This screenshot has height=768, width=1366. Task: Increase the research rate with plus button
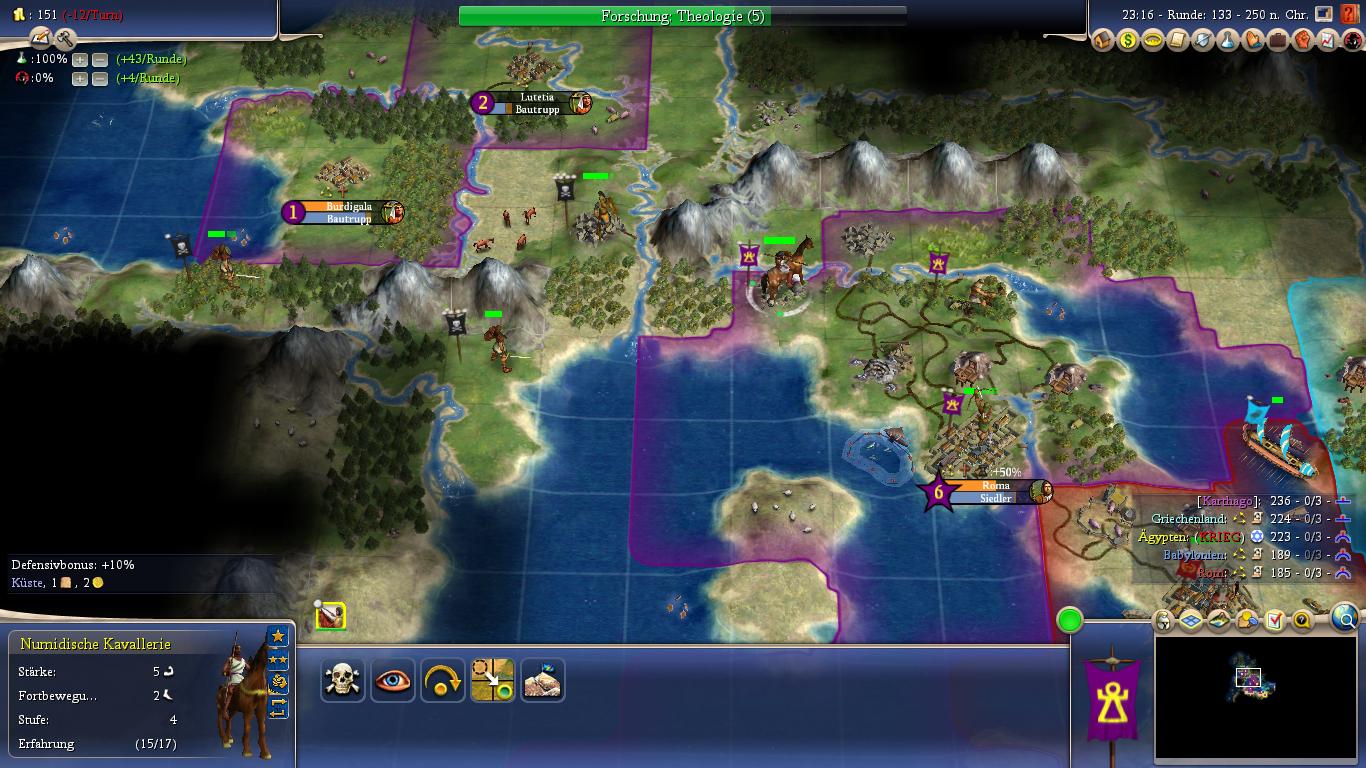click(80, 59)
